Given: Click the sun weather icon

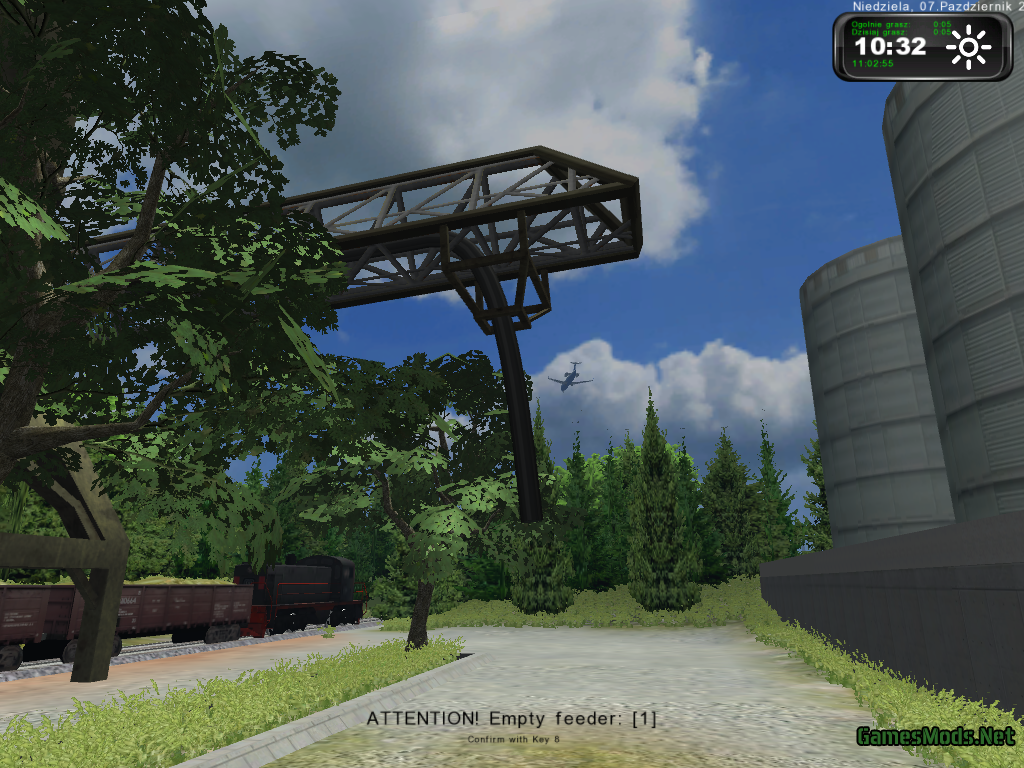Looking at the screenshot, I should pyautogui.click(x=968, y=48).
